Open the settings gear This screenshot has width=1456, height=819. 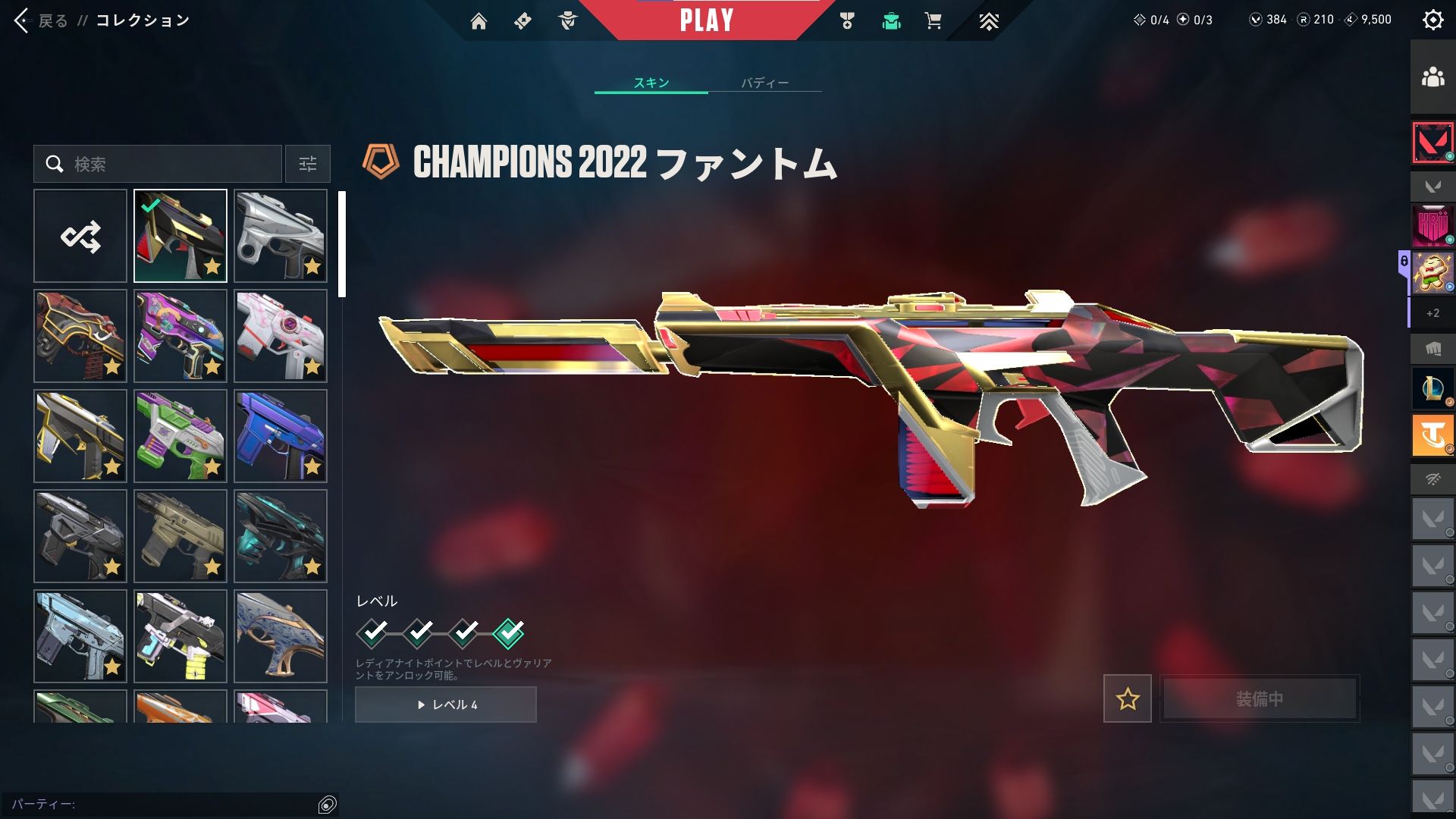point(1432,20)
